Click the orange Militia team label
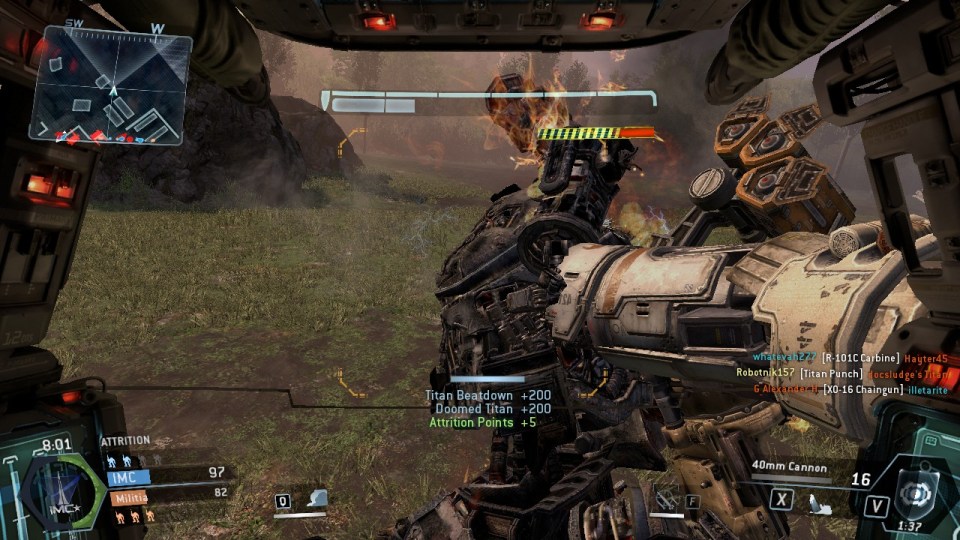 click(x=127, y=497)
